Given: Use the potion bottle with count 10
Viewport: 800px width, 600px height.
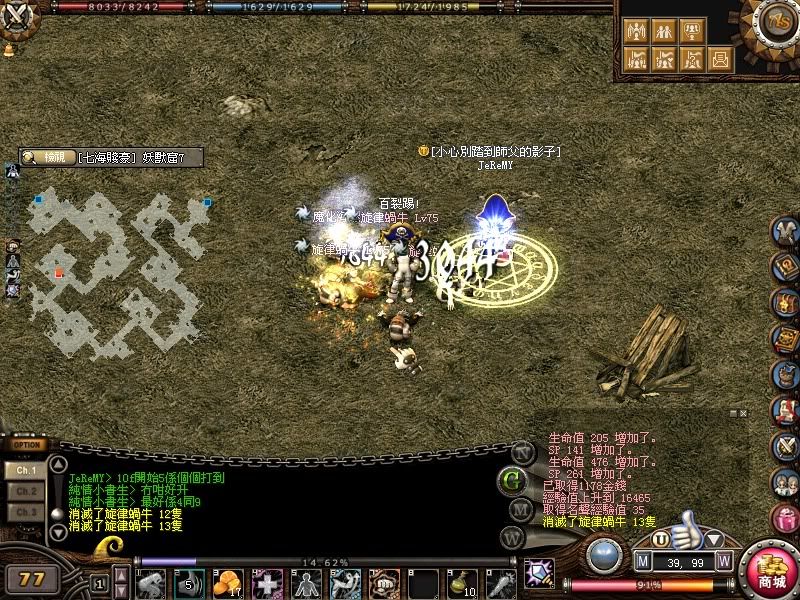Looking at the screenshot, I should coord(461,582).
